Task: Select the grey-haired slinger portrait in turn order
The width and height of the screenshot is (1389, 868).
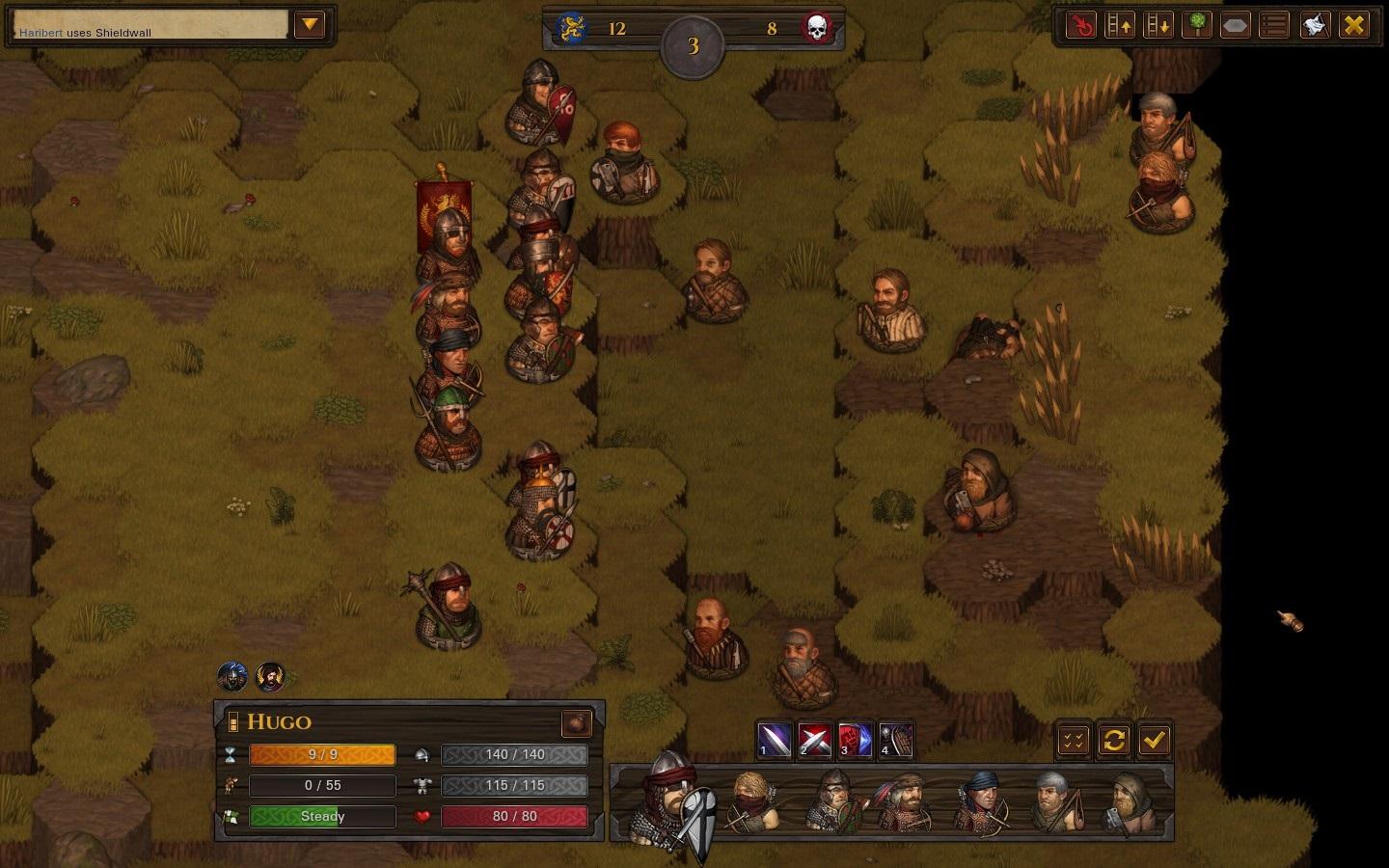Action: 1056,800
